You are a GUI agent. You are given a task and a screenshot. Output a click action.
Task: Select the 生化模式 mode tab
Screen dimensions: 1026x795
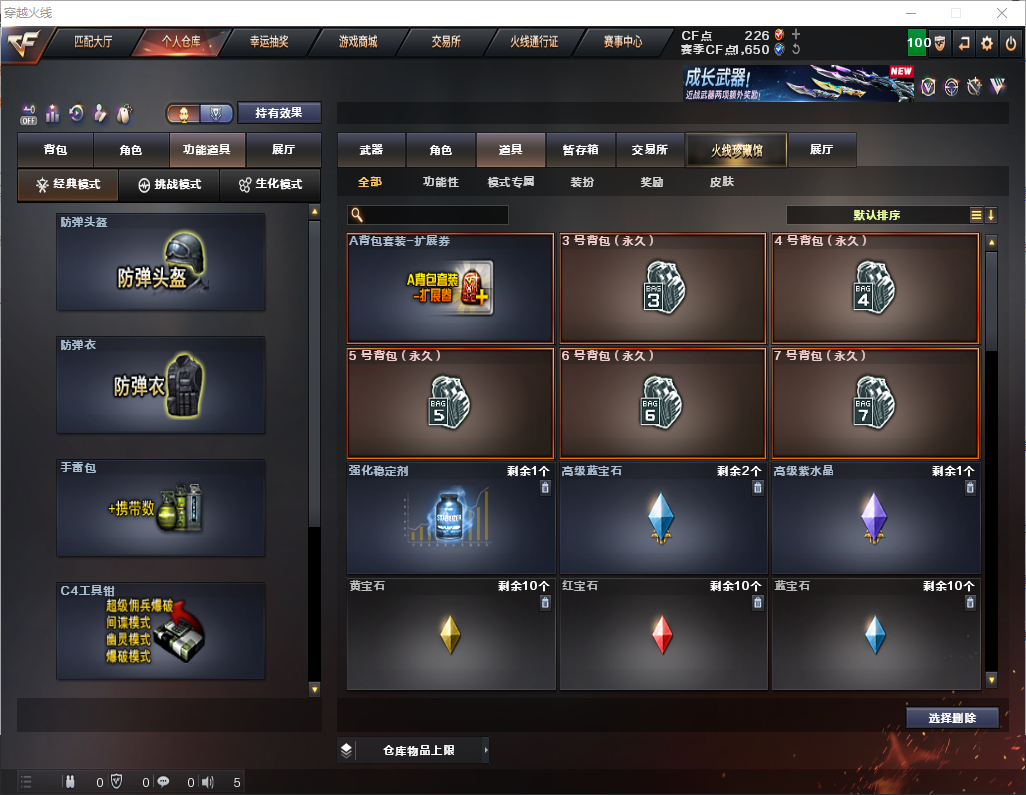click(x=271, y=185)
